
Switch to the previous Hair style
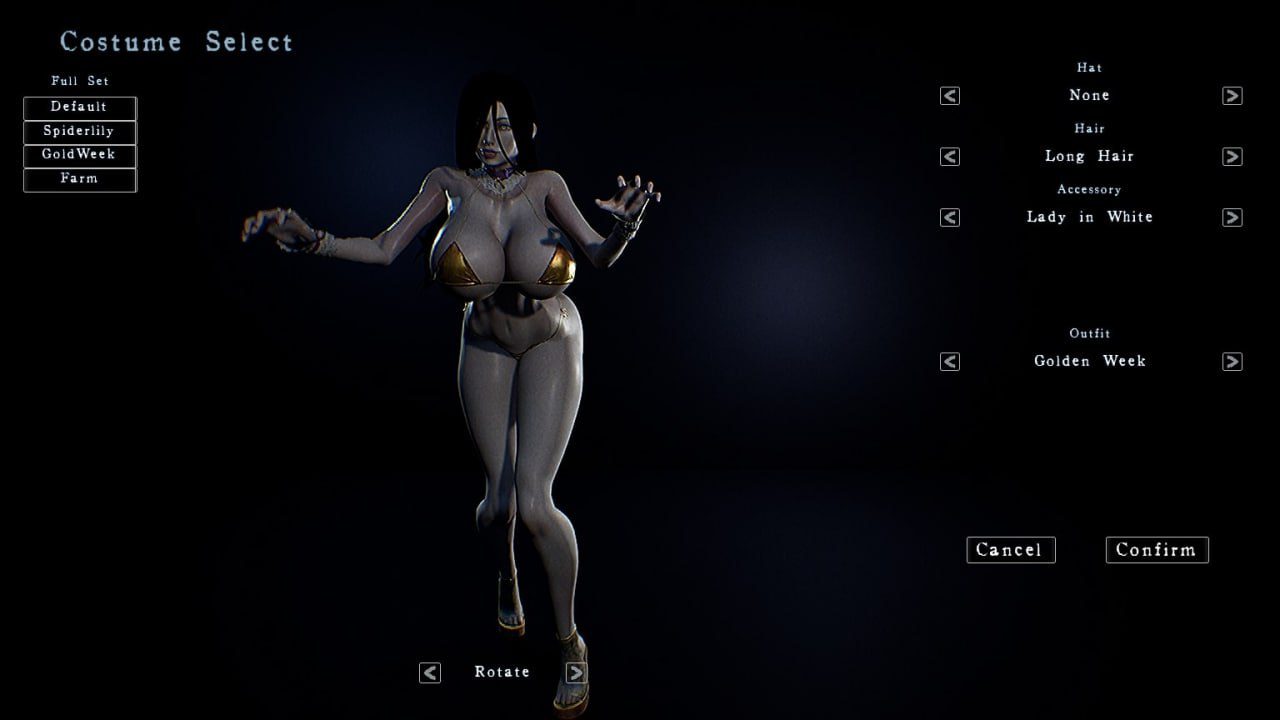pos(950,157)
